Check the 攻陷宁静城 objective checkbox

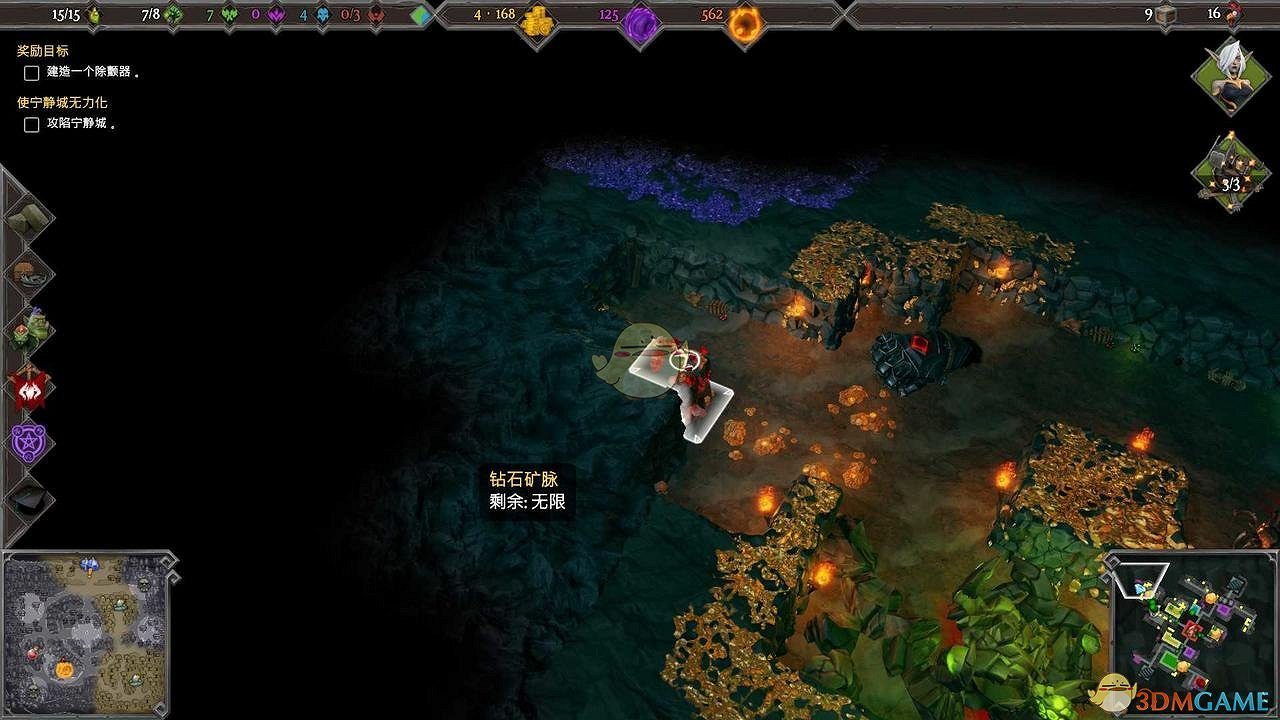click(31, 124)
